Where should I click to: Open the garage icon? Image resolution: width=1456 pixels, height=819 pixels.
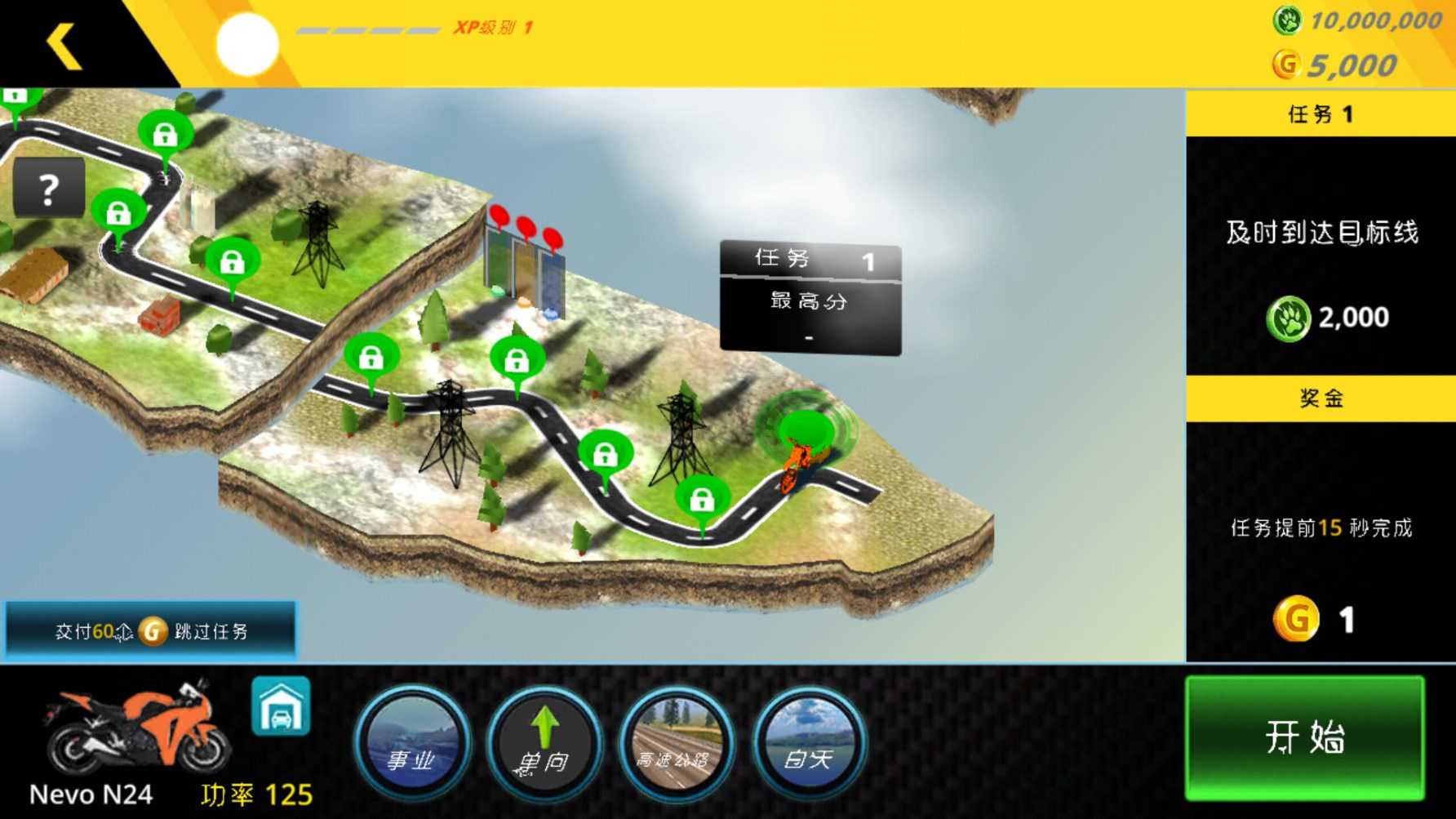click(281, 706)
